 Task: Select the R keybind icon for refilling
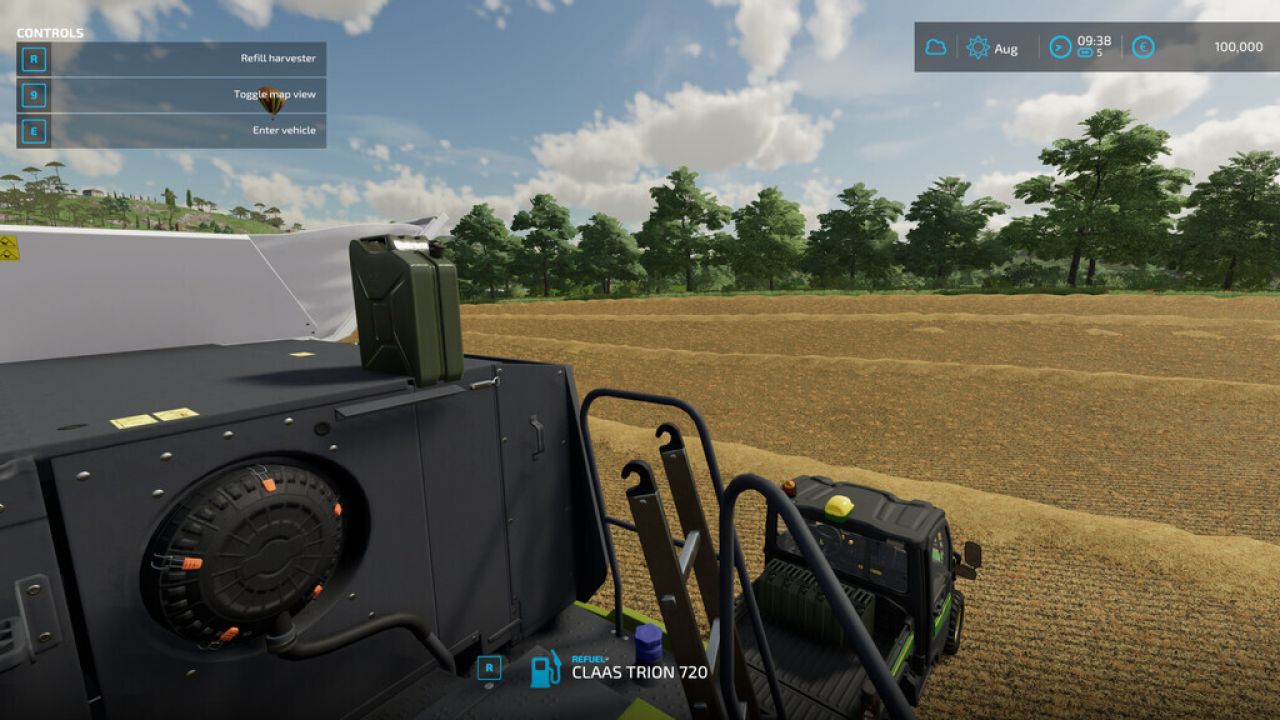35,60
